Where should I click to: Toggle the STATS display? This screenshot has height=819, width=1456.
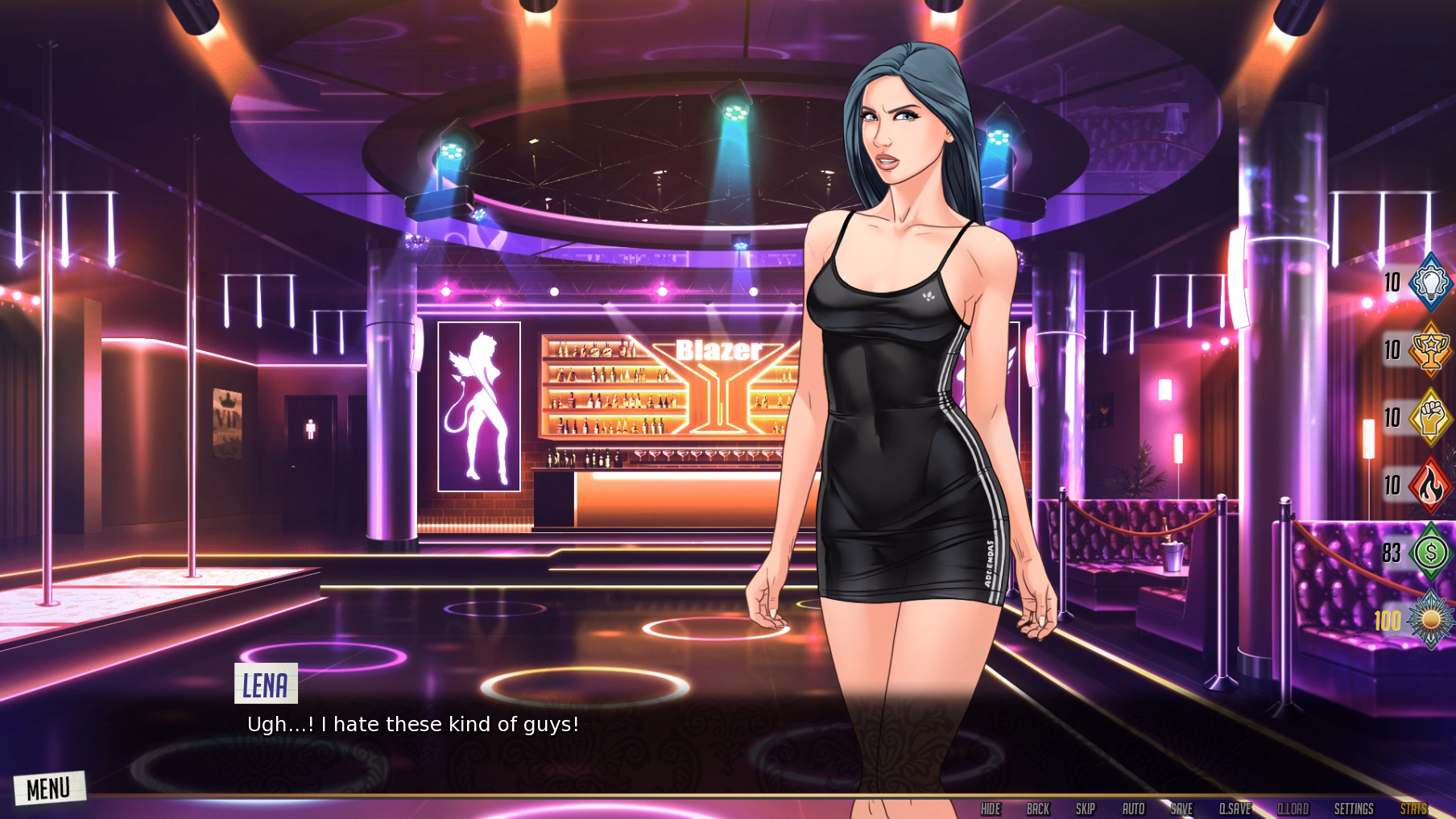[1413, 809]
